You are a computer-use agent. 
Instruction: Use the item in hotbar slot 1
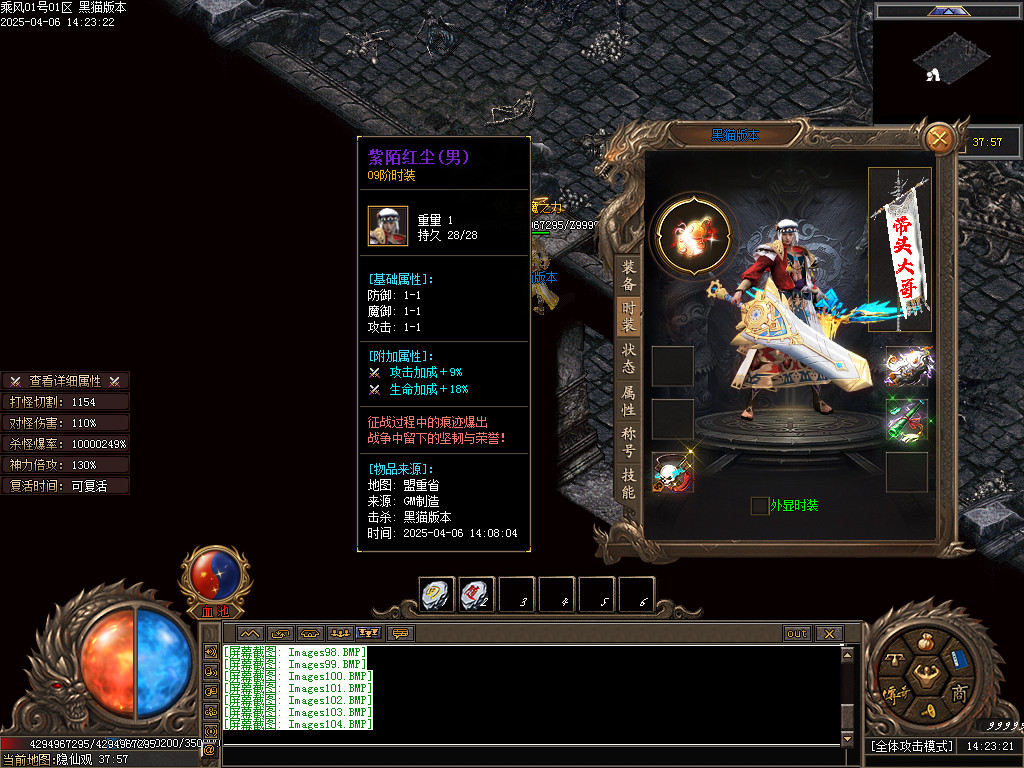[x=436, y=595]
